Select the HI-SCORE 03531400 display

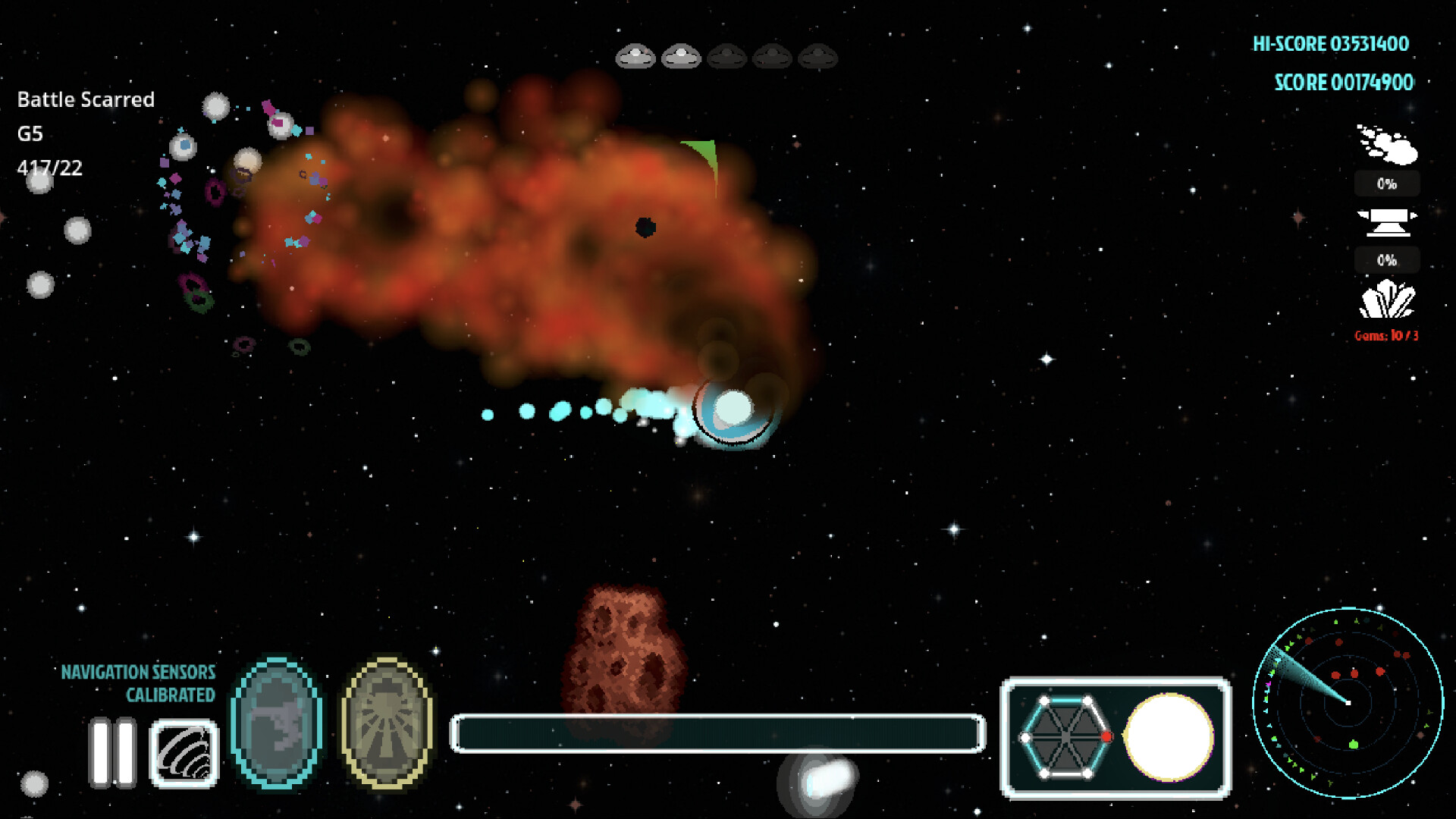pyautogui.click(x=1332, y=44)
